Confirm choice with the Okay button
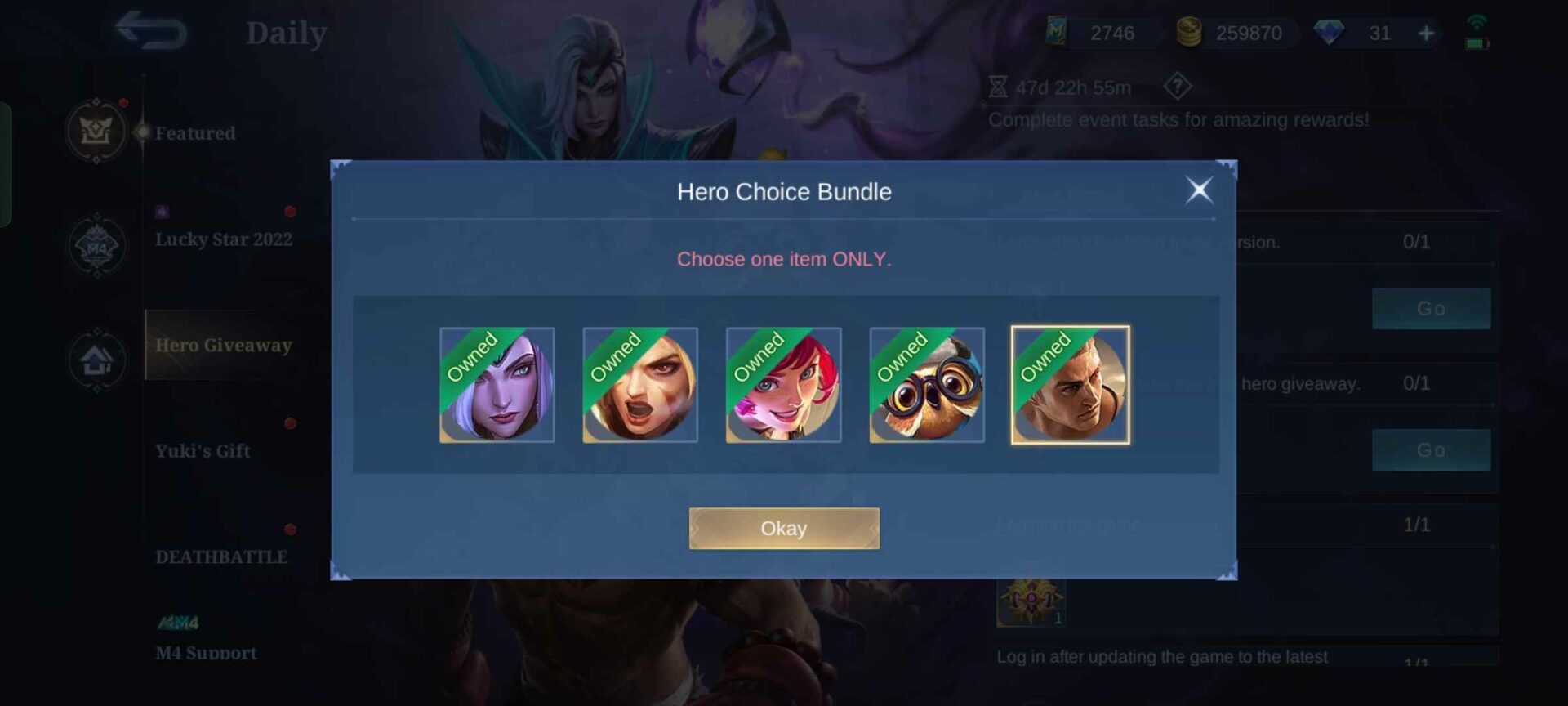 782,528
